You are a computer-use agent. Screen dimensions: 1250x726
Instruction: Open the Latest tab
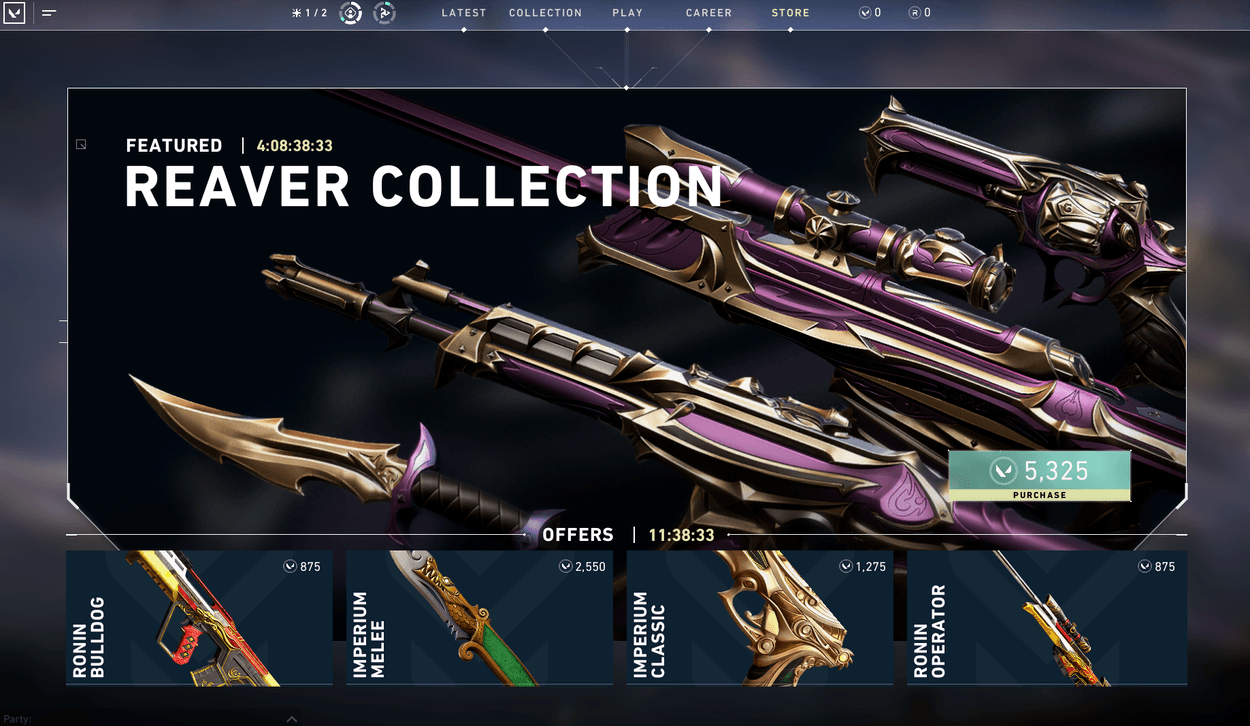[463, 13]
